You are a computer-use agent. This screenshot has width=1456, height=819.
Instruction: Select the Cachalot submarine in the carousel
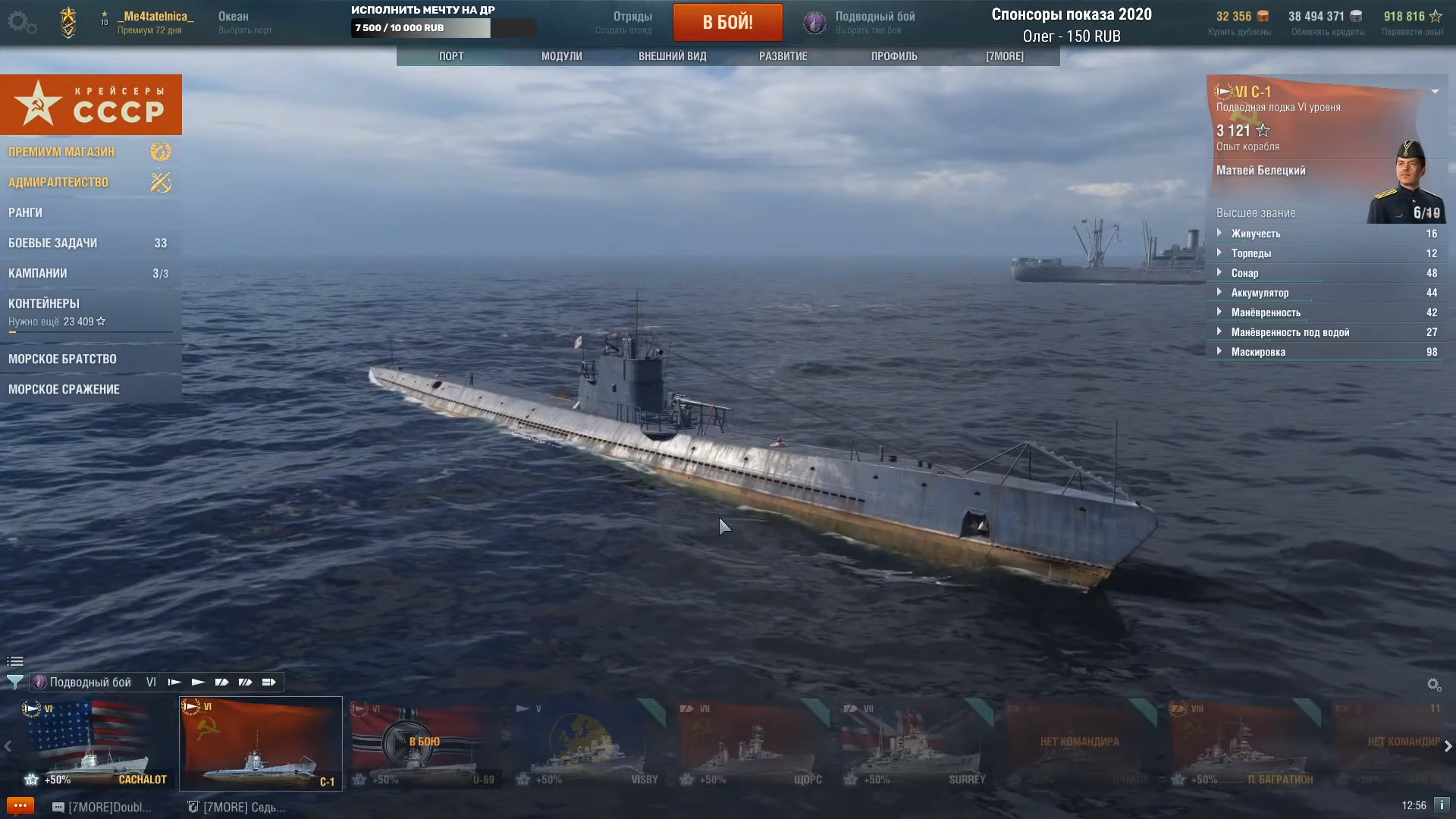click(x=96, y=743)
